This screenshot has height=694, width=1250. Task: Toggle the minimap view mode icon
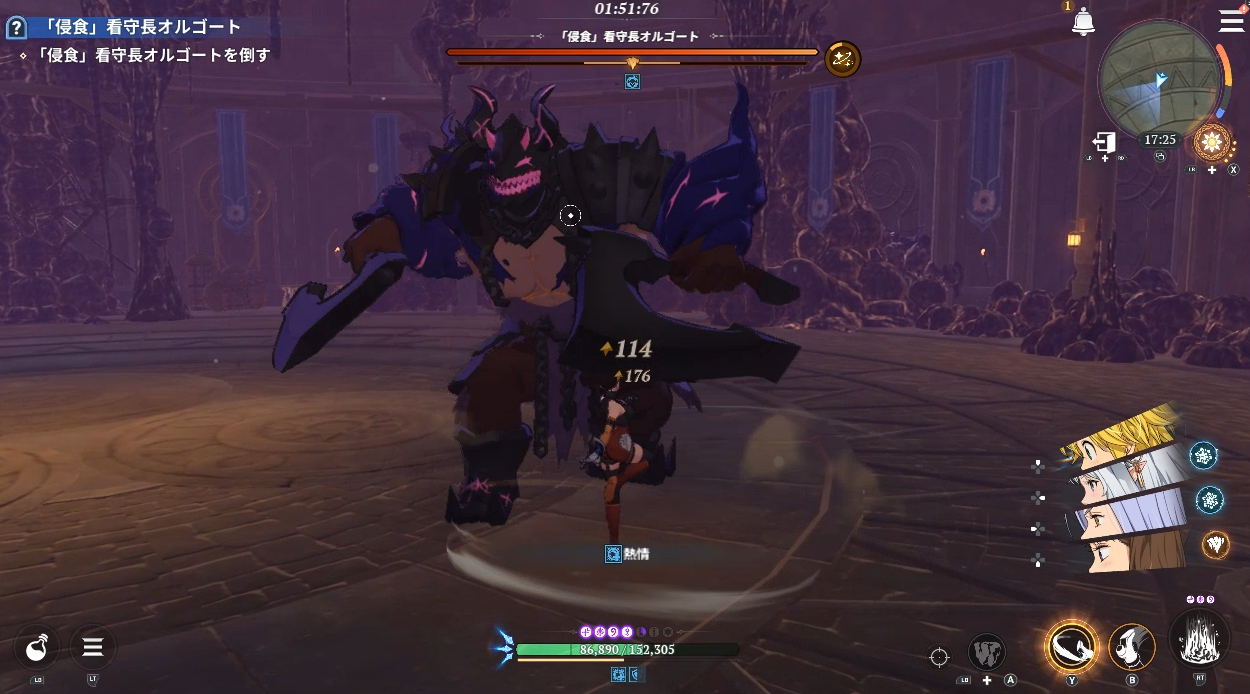1160,156
